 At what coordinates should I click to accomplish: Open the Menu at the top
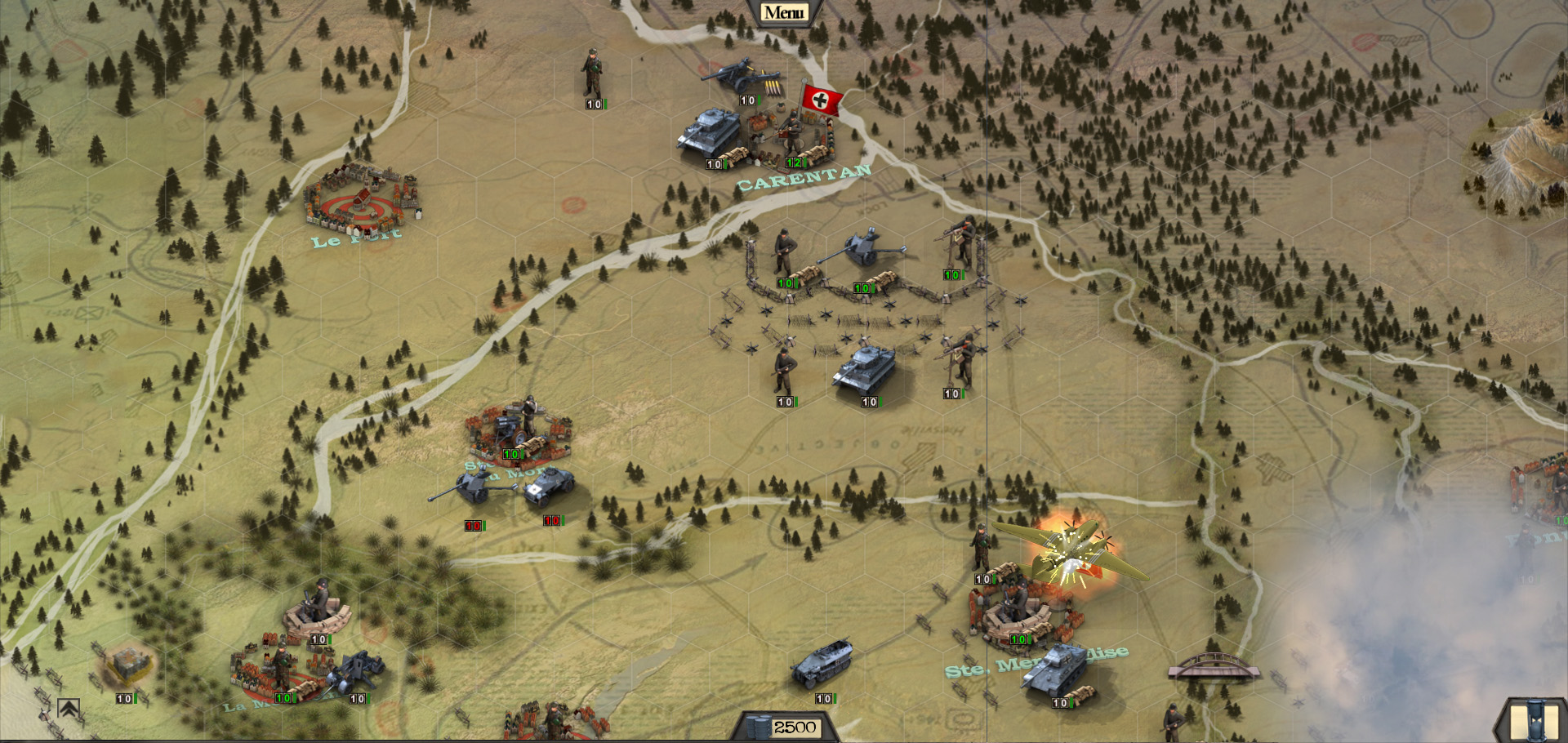[783, 12]
